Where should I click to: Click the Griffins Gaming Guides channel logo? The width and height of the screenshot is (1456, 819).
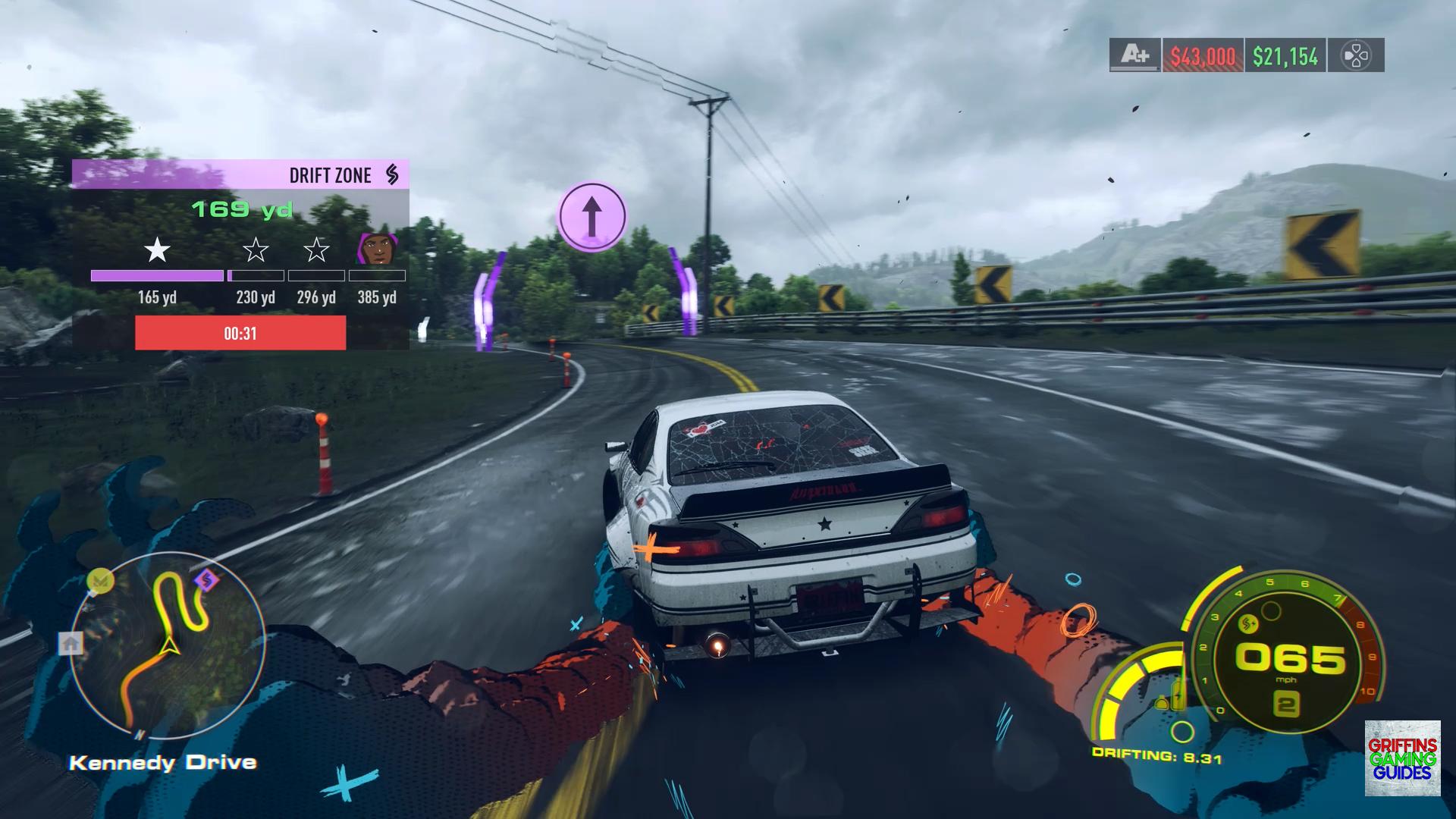[x=1402, y=758]
